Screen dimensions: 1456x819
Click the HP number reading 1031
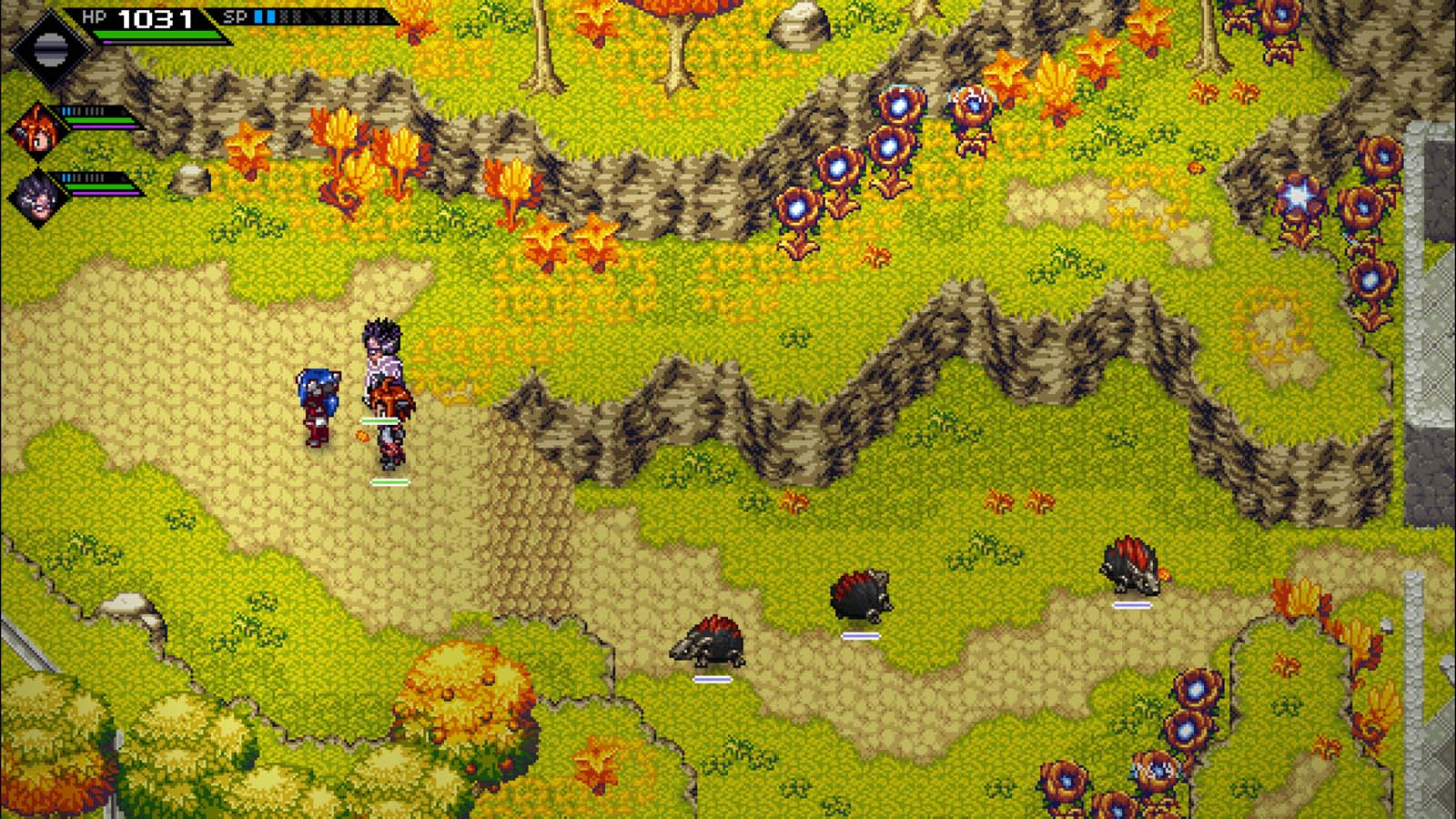point(155,16)
